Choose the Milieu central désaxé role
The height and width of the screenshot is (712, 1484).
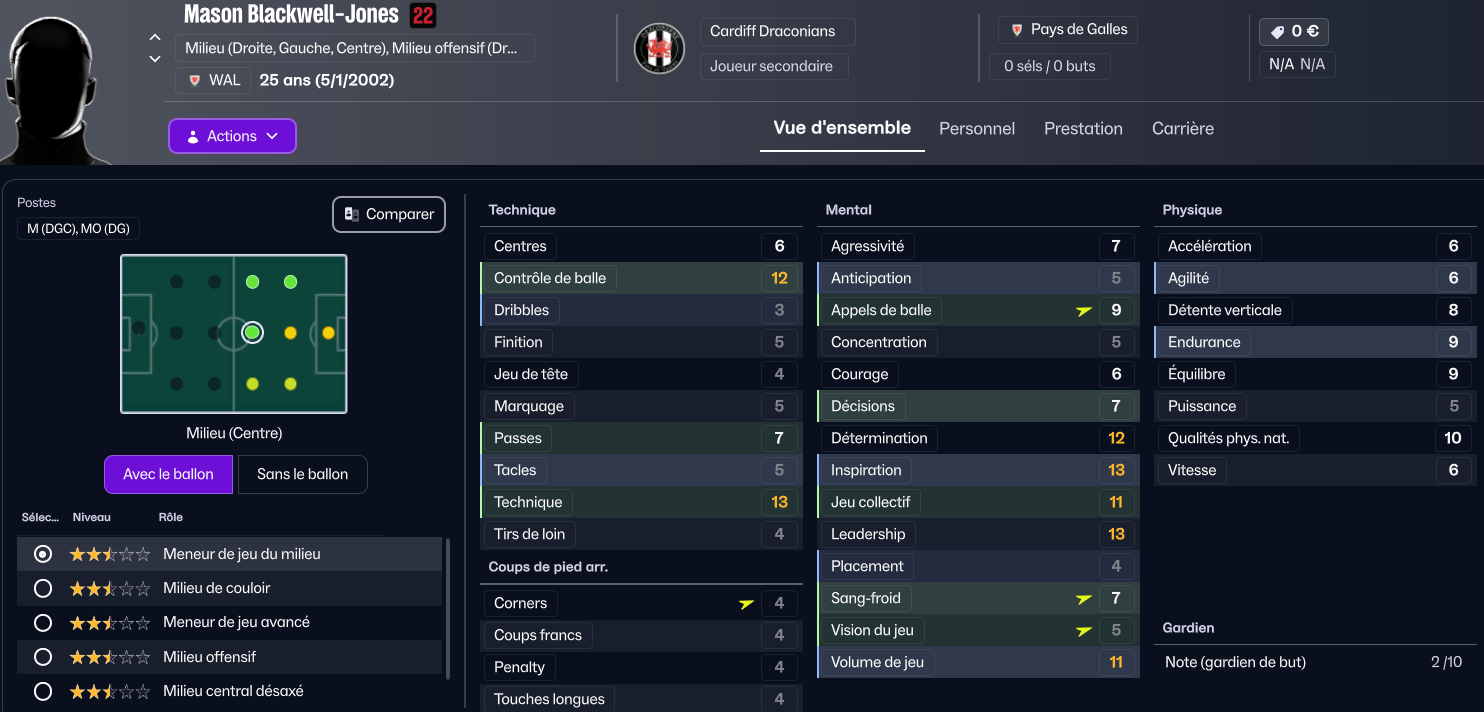coord(43,691)
